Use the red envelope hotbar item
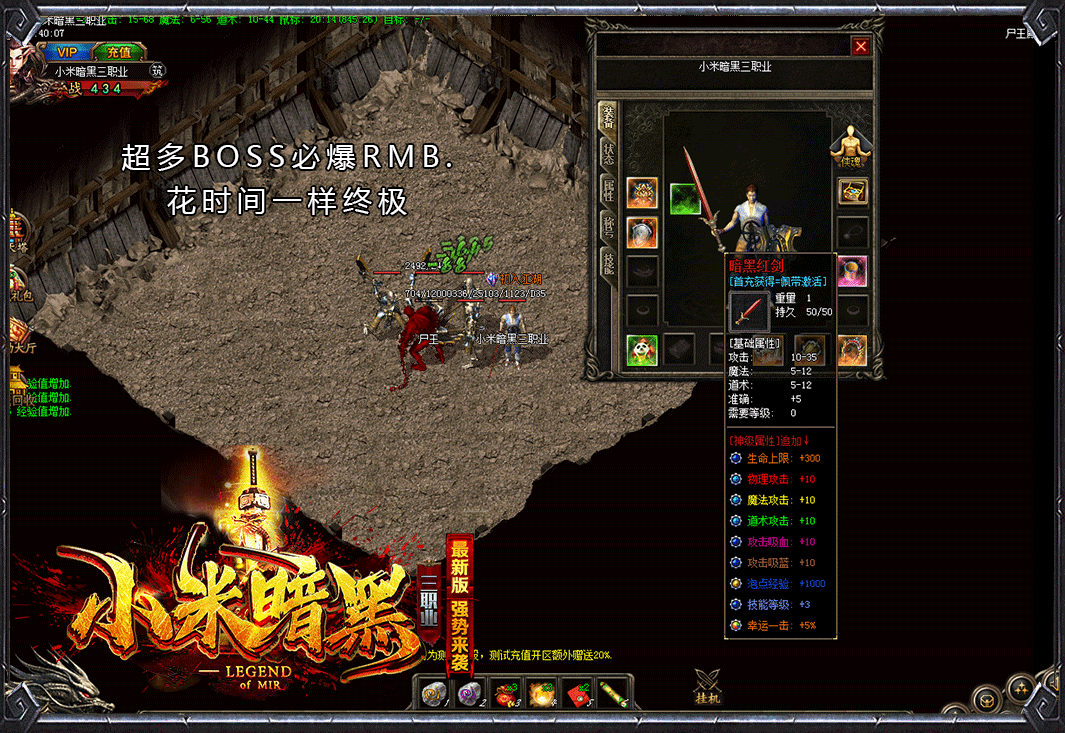 [577, 692]
